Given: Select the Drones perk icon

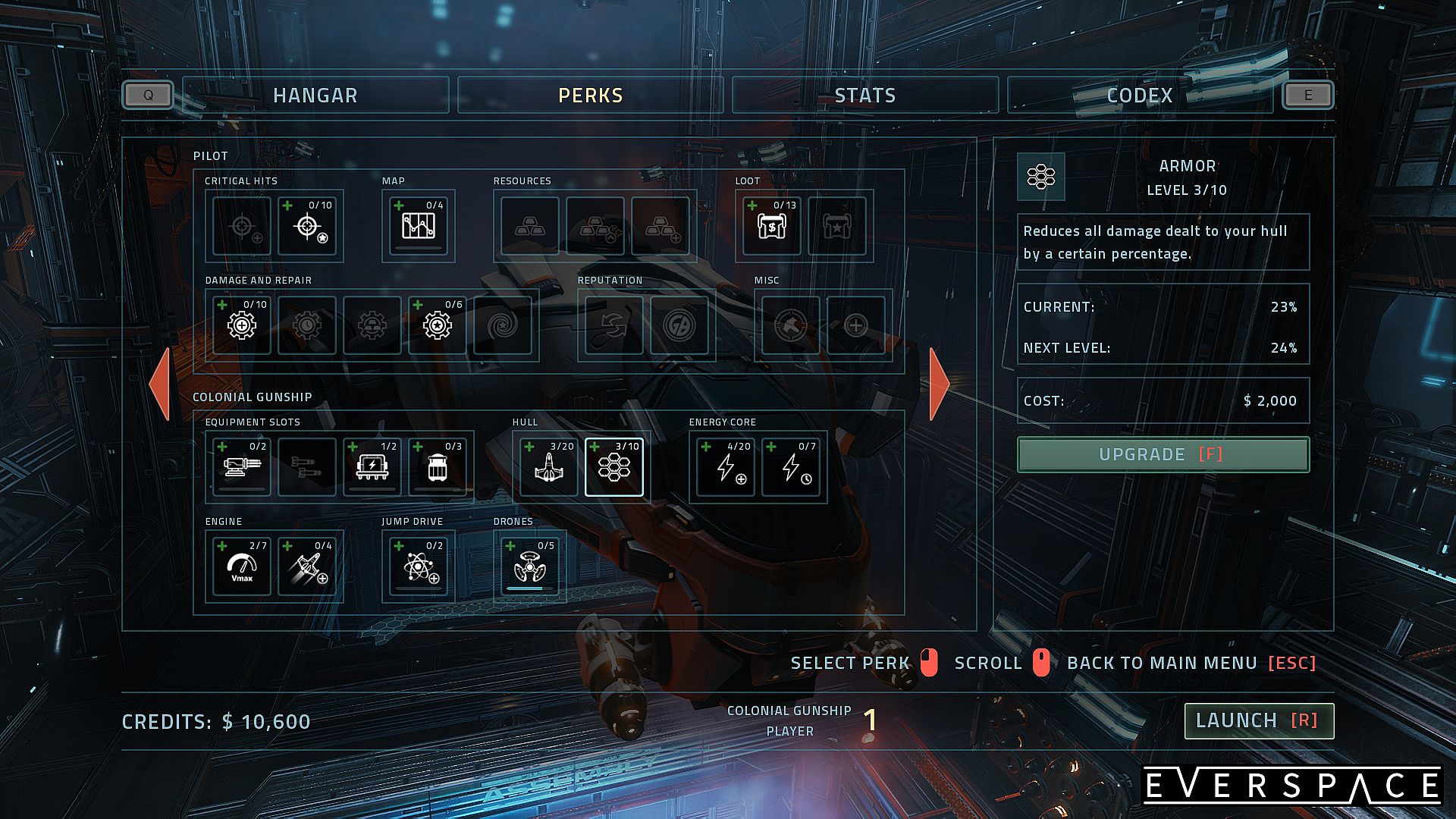Looking at the screenshot, I should (529, 566).
